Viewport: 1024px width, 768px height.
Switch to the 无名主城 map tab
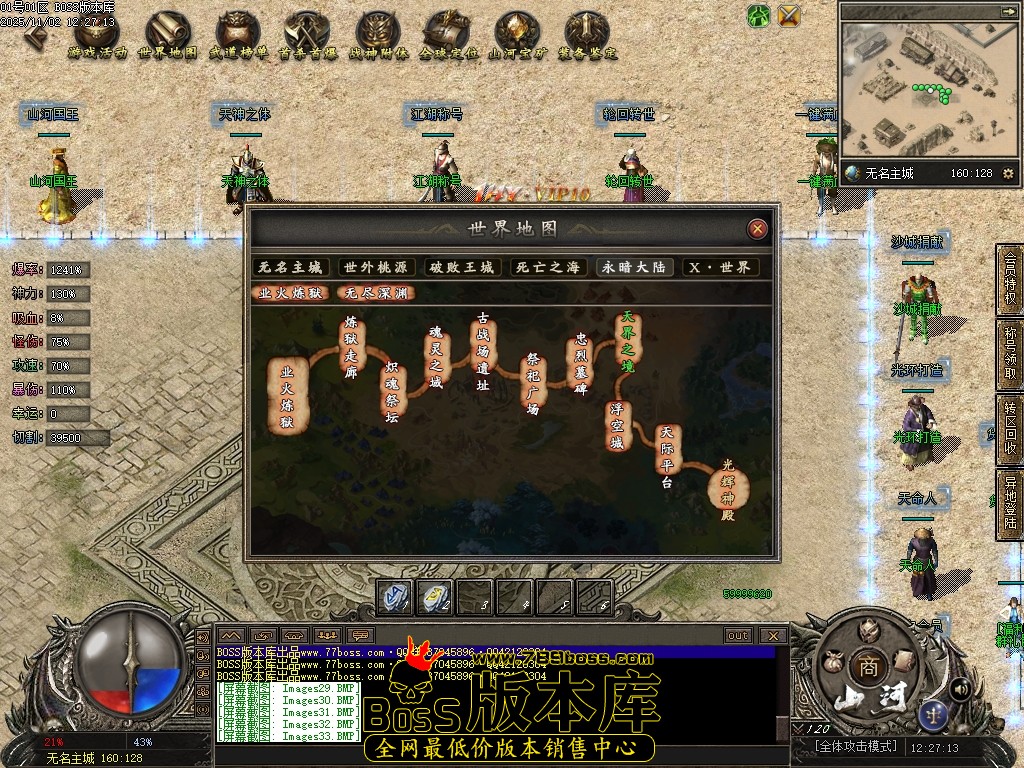(291, 268)
